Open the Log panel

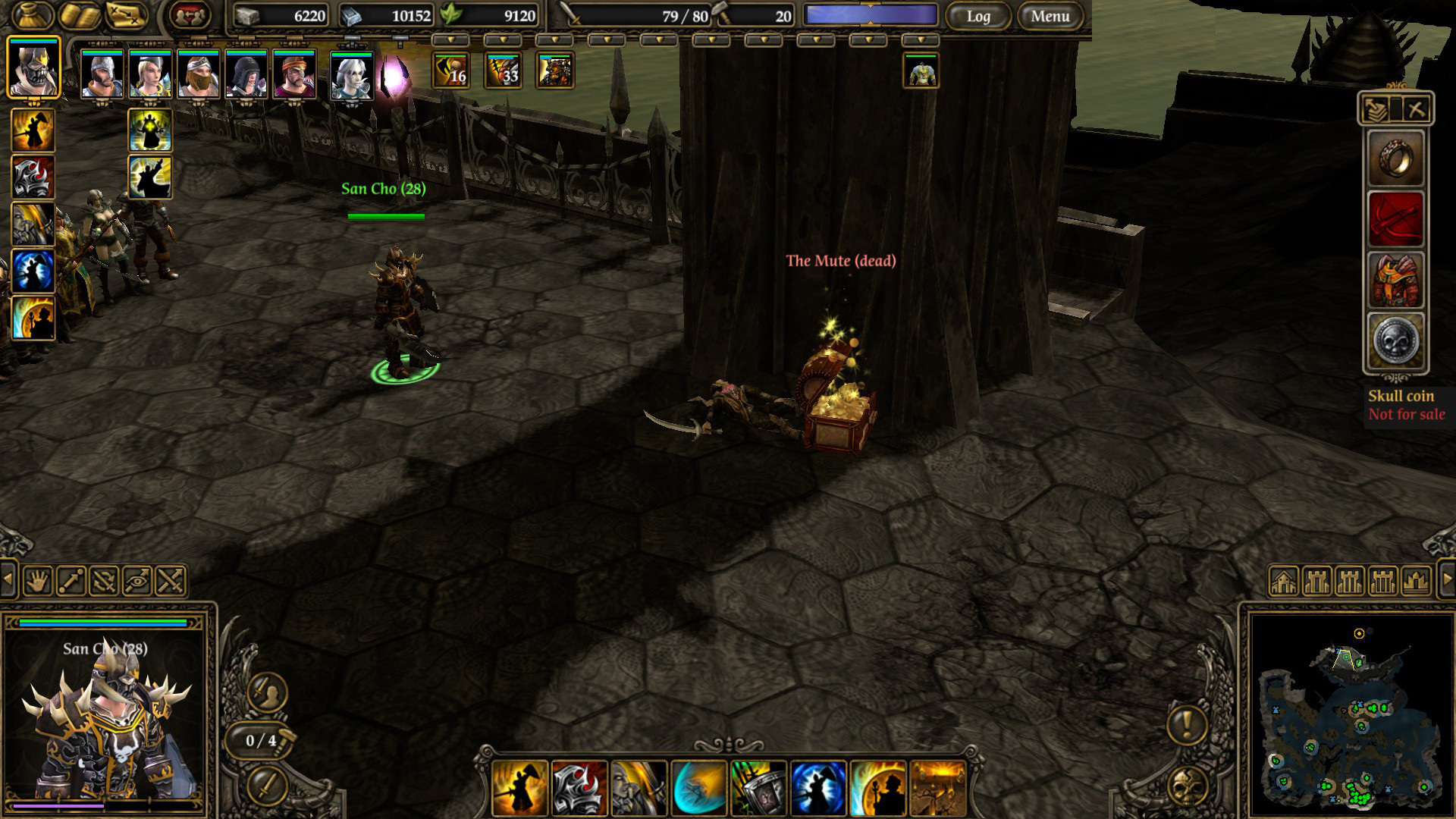pos(977,16)
